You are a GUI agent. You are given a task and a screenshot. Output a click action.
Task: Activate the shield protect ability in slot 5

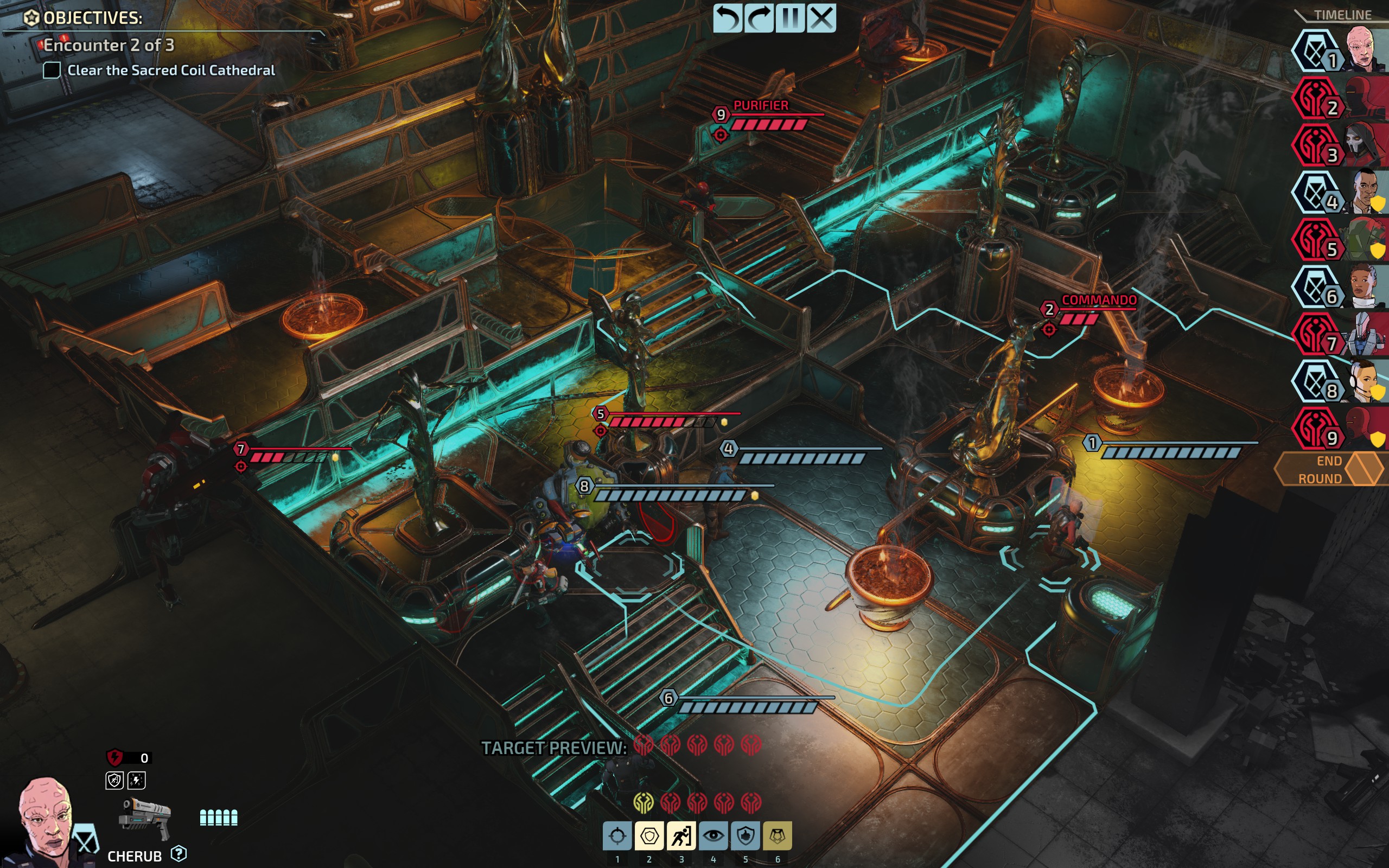746,837
